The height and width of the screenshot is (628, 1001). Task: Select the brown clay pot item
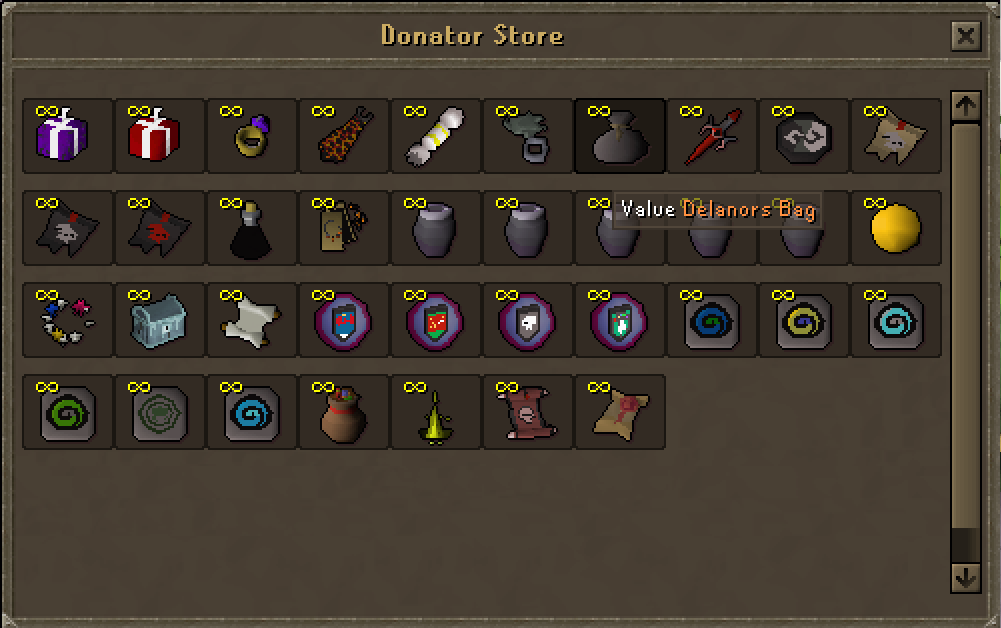click(338, 413)
